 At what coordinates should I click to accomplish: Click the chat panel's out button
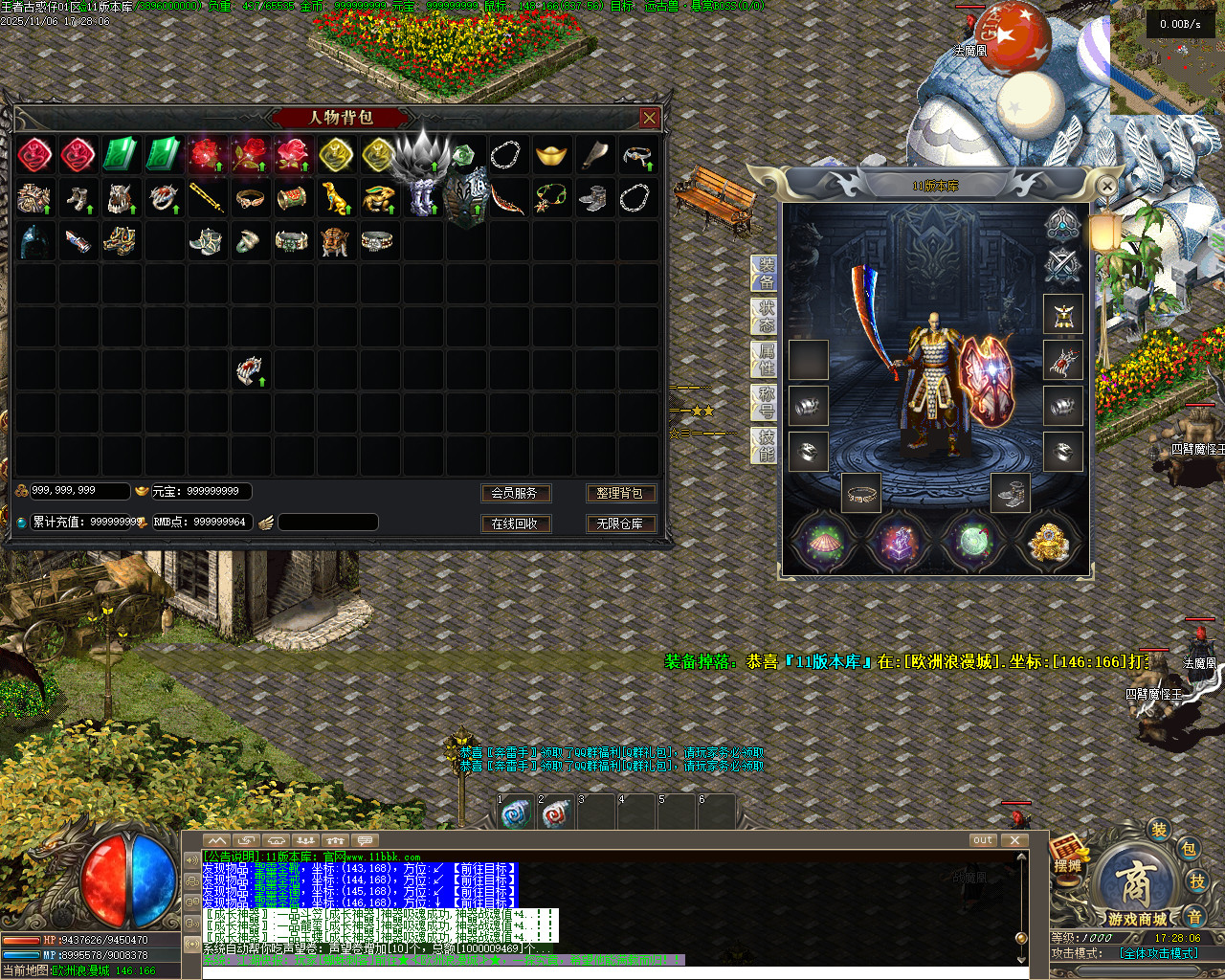point(983,840)
